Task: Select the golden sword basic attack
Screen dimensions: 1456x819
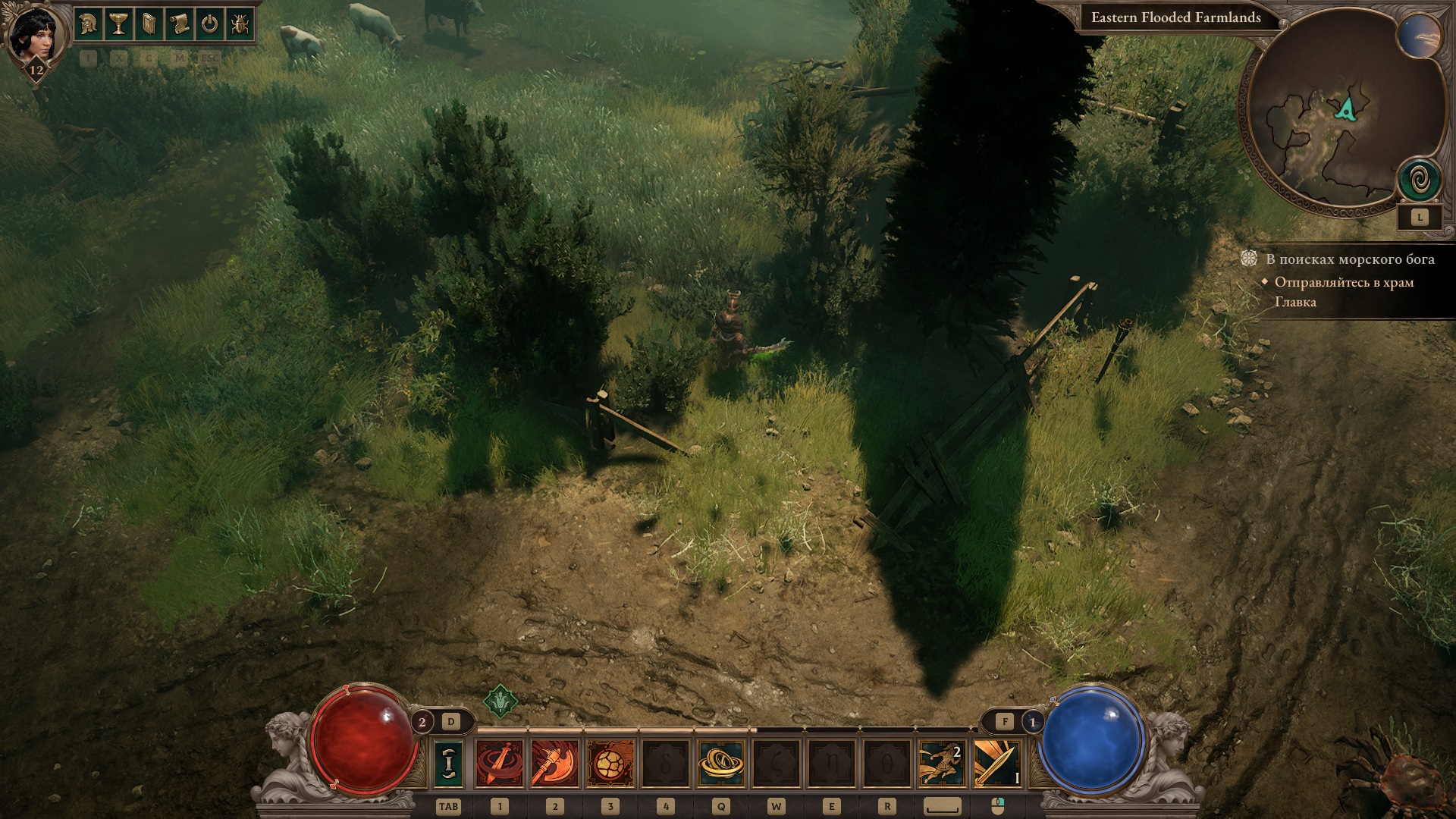Action: (997, 763)
